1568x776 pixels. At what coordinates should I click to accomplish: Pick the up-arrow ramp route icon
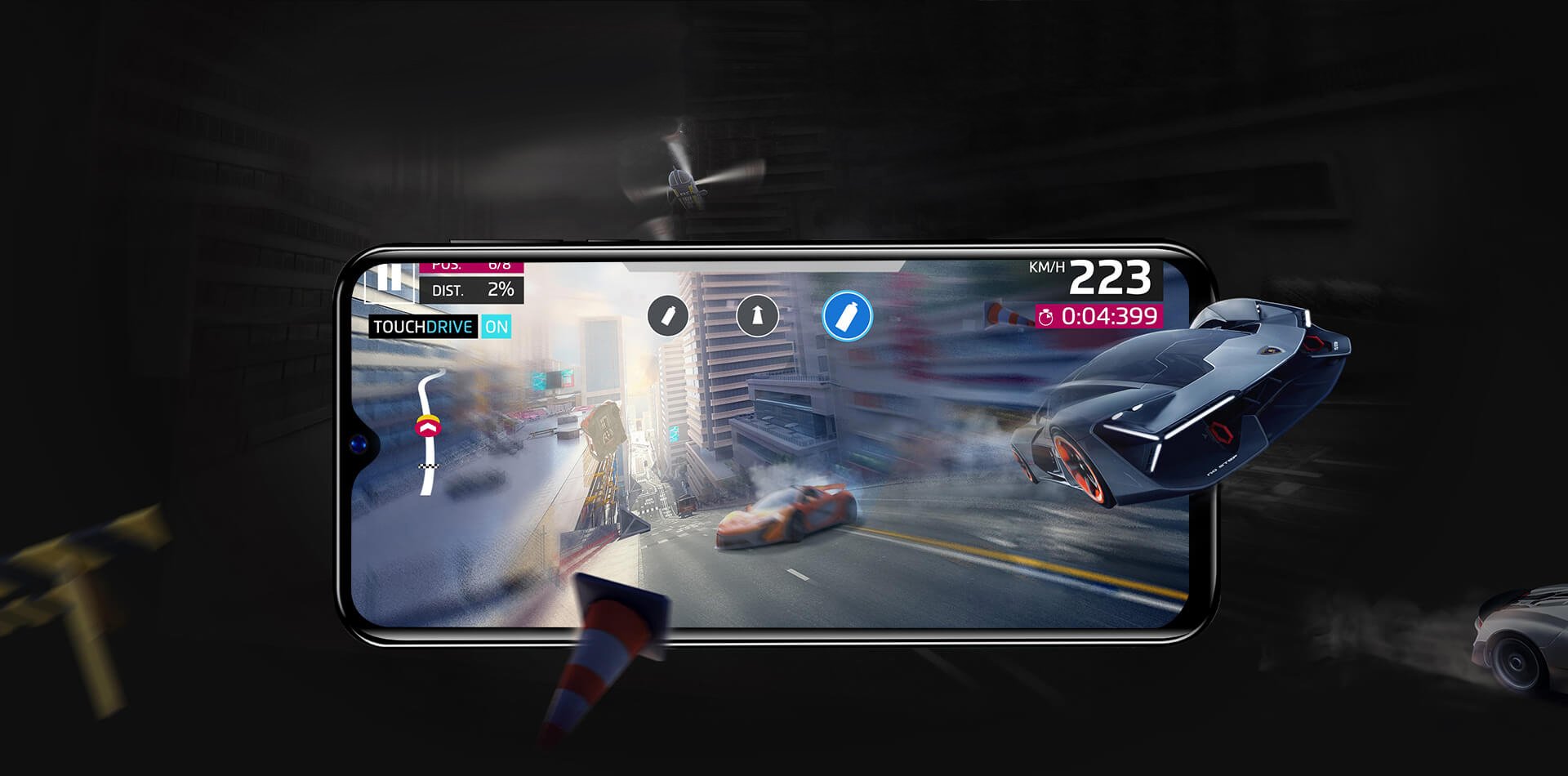(x=757, y=315)
